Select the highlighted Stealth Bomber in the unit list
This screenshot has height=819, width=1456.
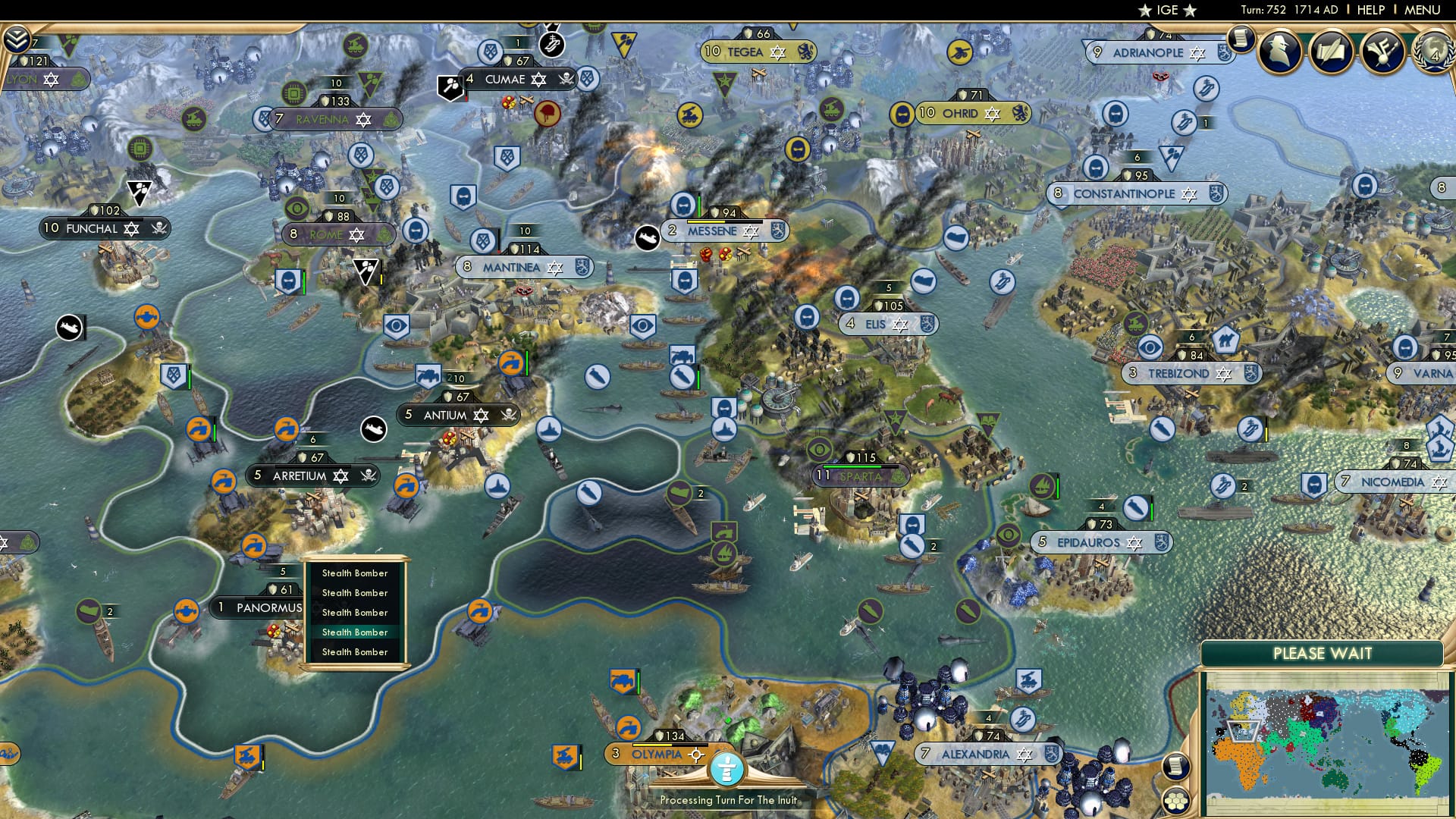355,632
